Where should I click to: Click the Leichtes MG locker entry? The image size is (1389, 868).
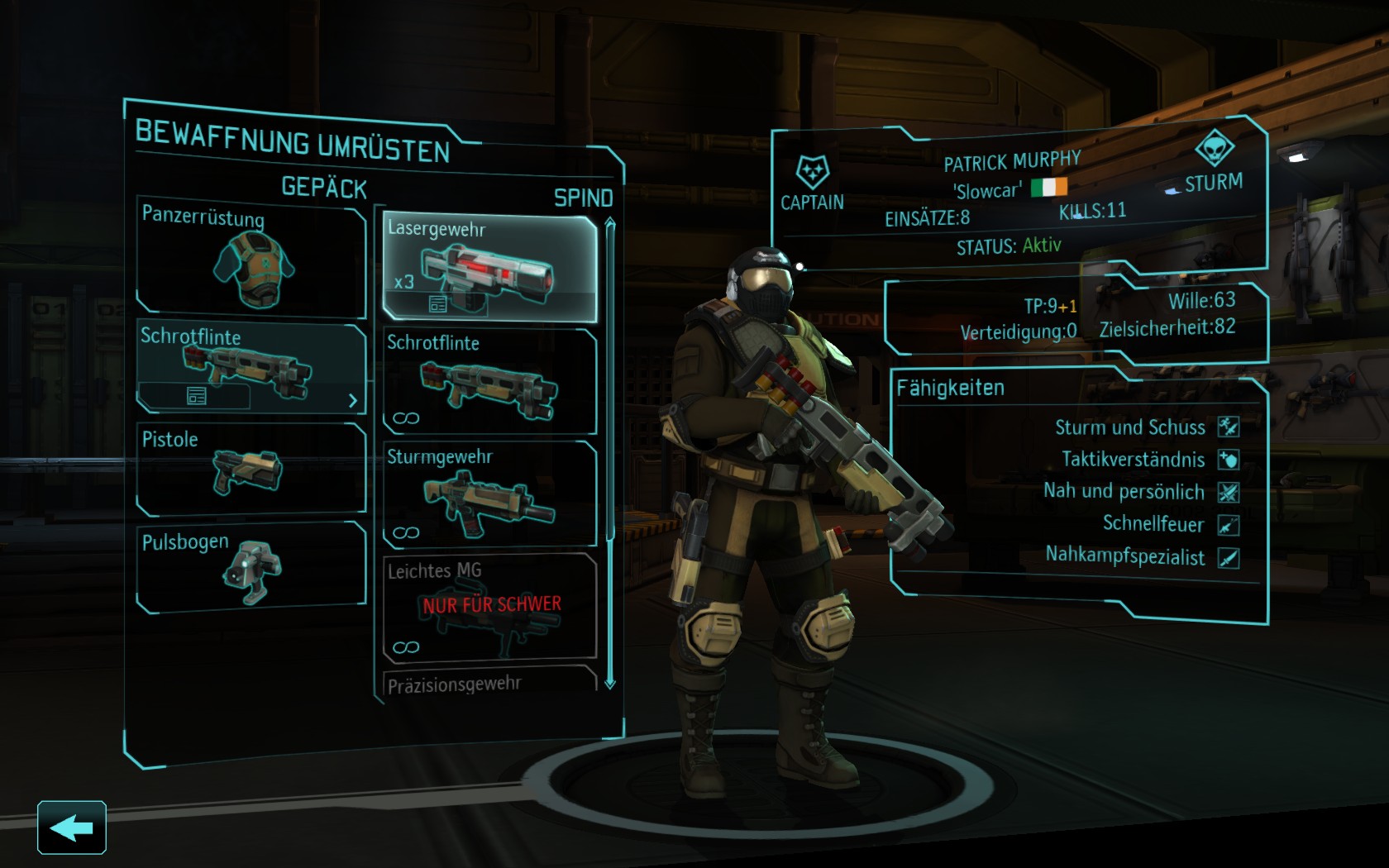489,608
